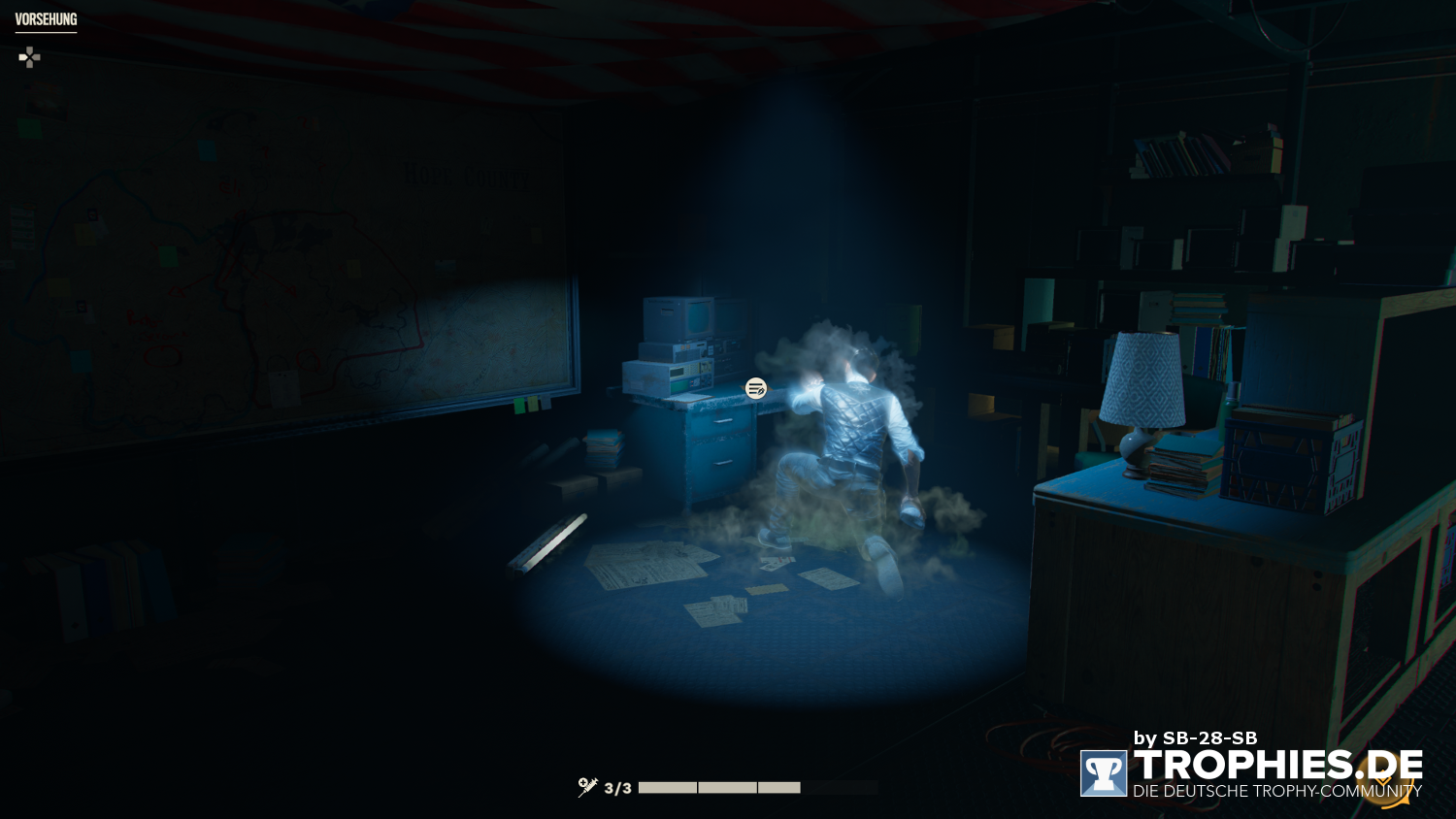Click the syringe collectible icon near the progress bar
1456x819 pixels.
click(x=586, y=786)
